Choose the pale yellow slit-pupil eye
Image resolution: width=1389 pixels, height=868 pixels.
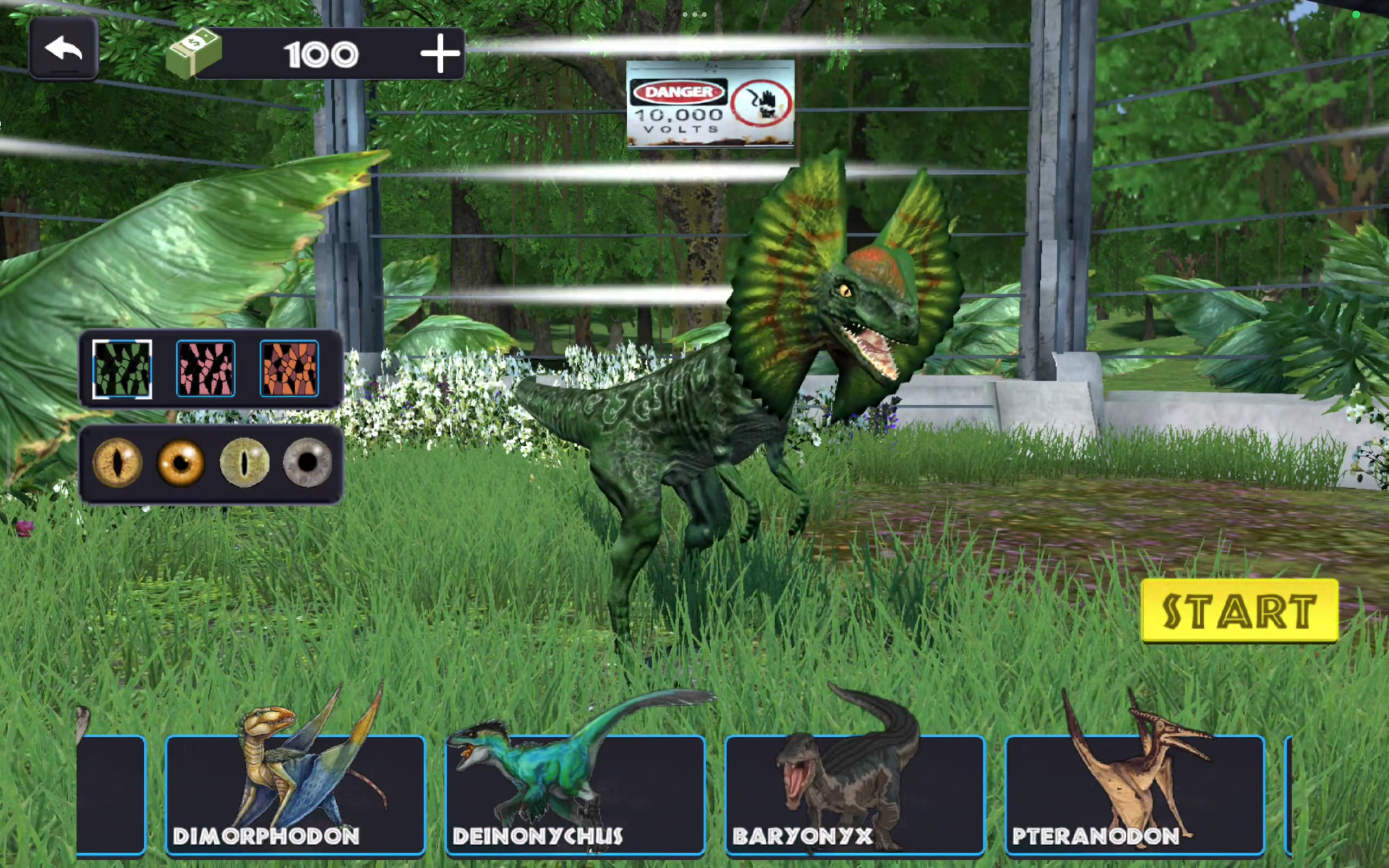click(245, 462)
